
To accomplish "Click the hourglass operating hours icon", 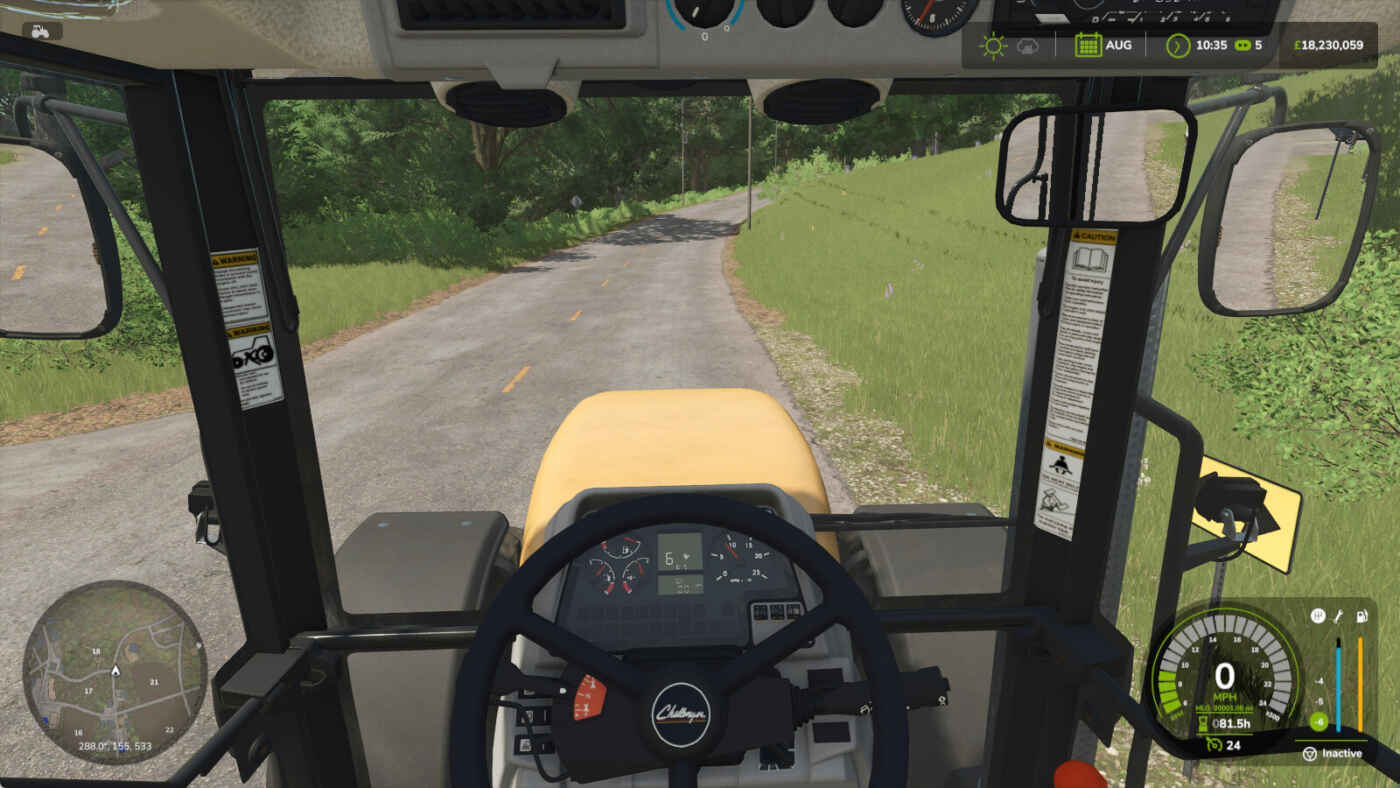I will click(x=1203, y=722).
